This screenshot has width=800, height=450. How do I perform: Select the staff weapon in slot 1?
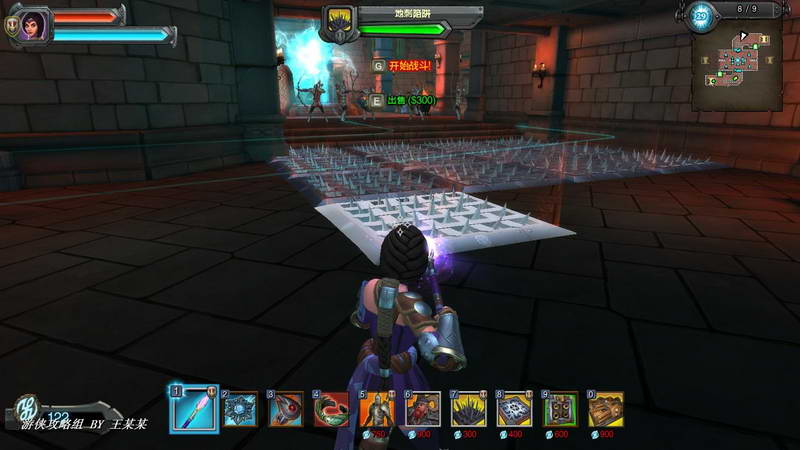click(194, 409)
